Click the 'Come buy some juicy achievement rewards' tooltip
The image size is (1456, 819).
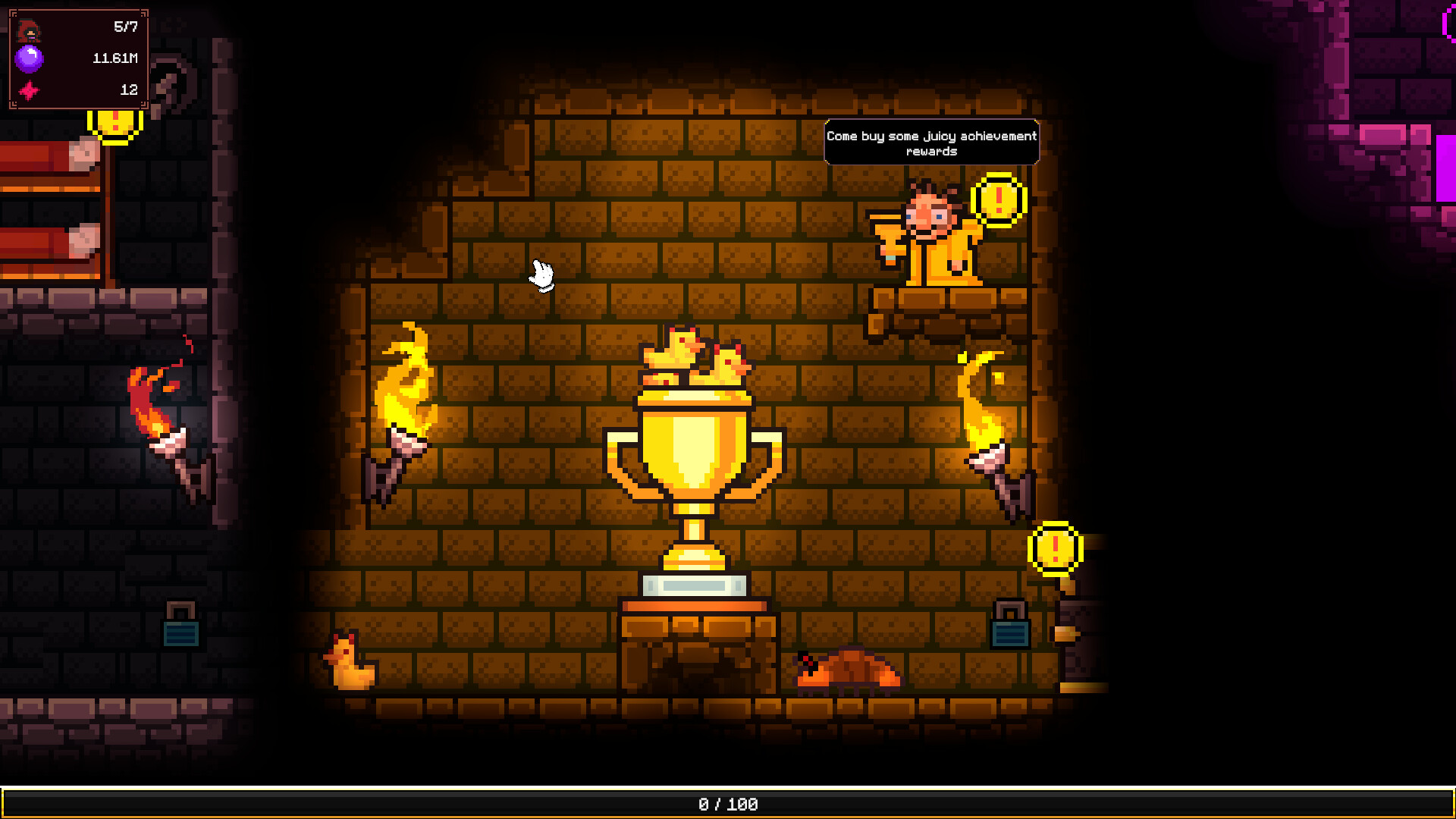point(931,143)
